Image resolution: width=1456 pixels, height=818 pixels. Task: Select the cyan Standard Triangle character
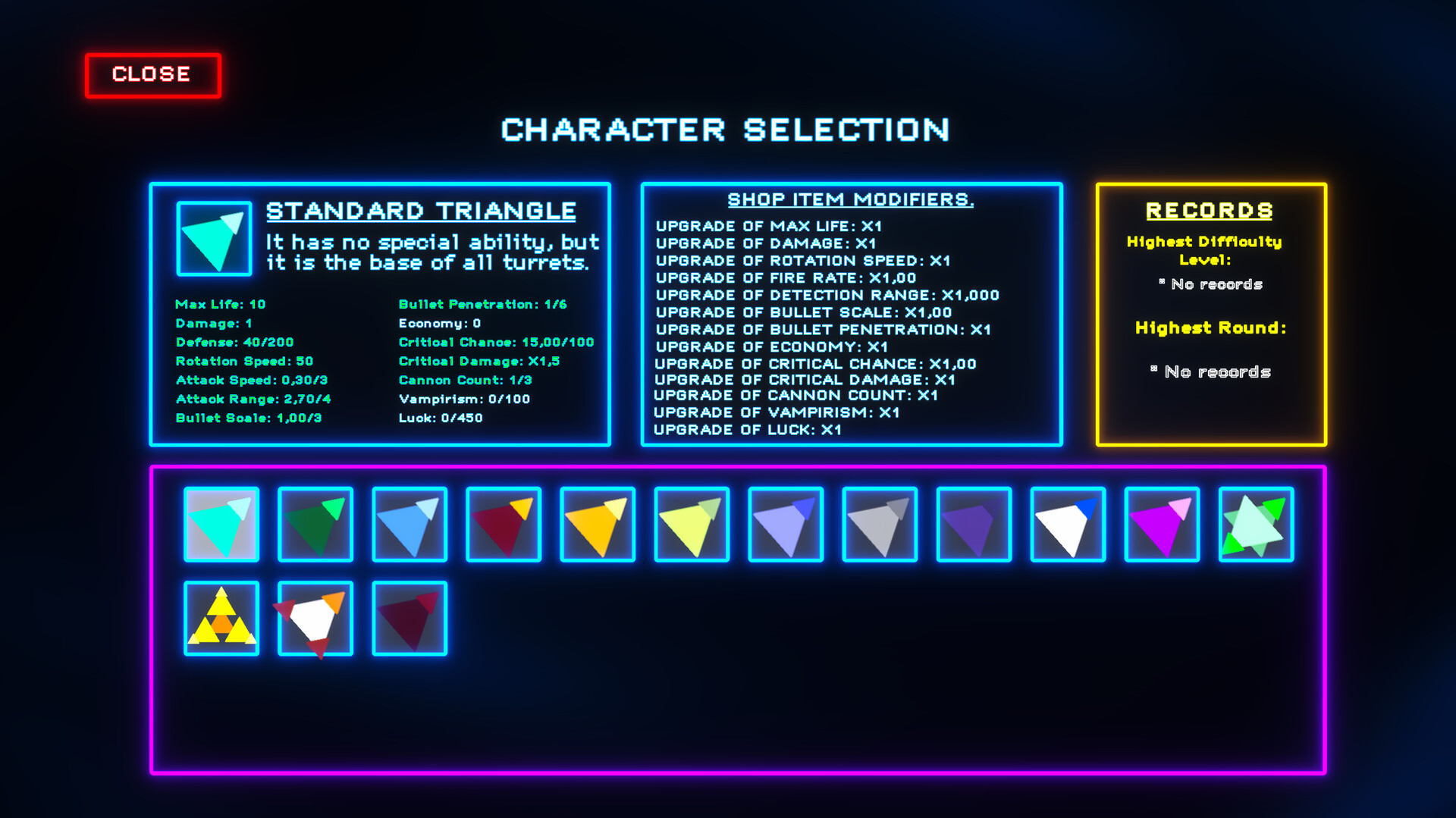[x=221, y=525]
